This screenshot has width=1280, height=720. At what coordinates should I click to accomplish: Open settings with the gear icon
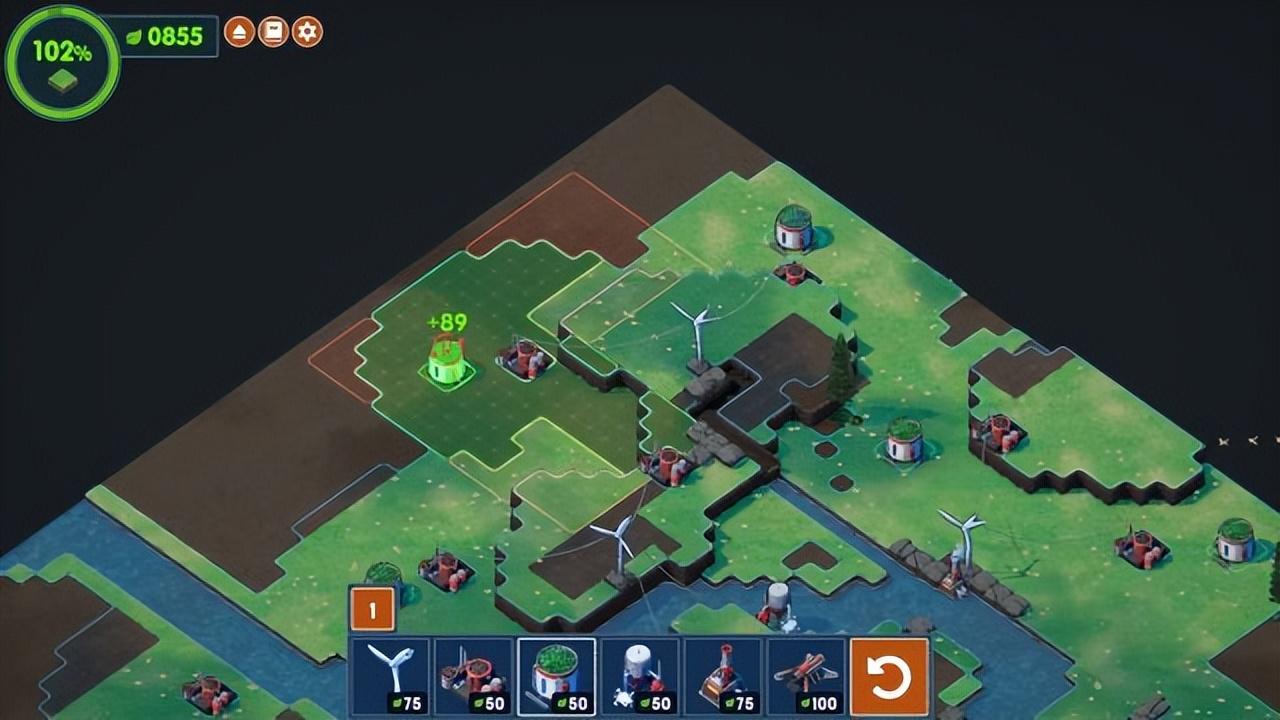coord(307,32)
